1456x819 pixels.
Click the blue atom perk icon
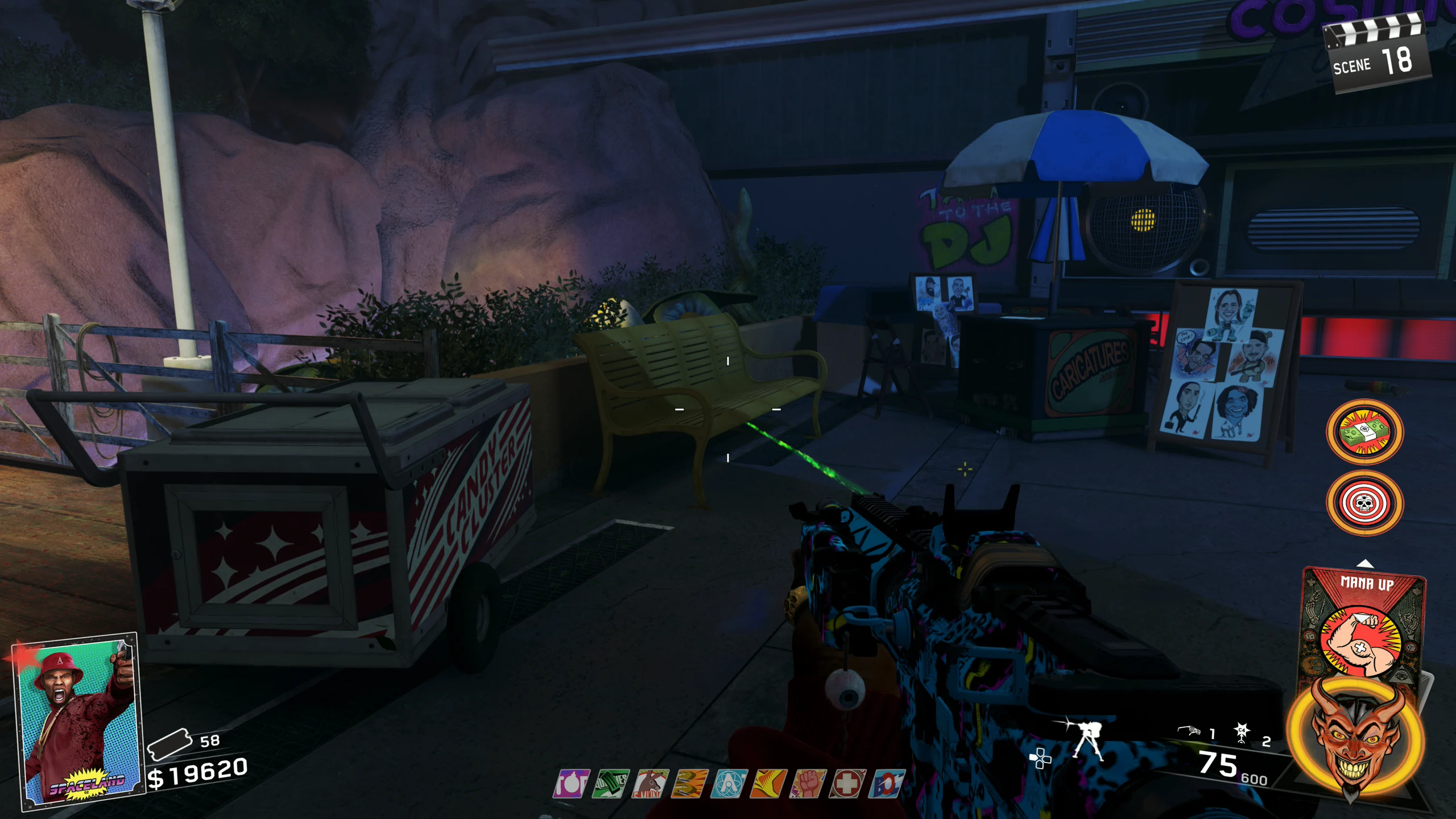point(729,784)
